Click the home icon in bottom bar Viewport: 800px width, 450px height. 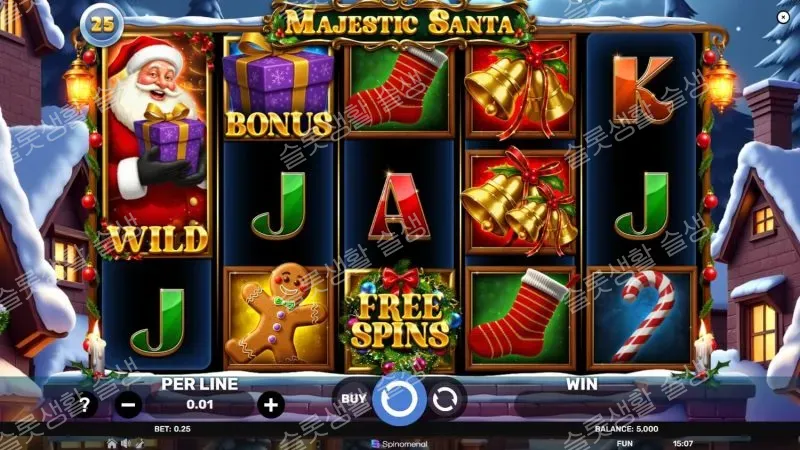112,442
